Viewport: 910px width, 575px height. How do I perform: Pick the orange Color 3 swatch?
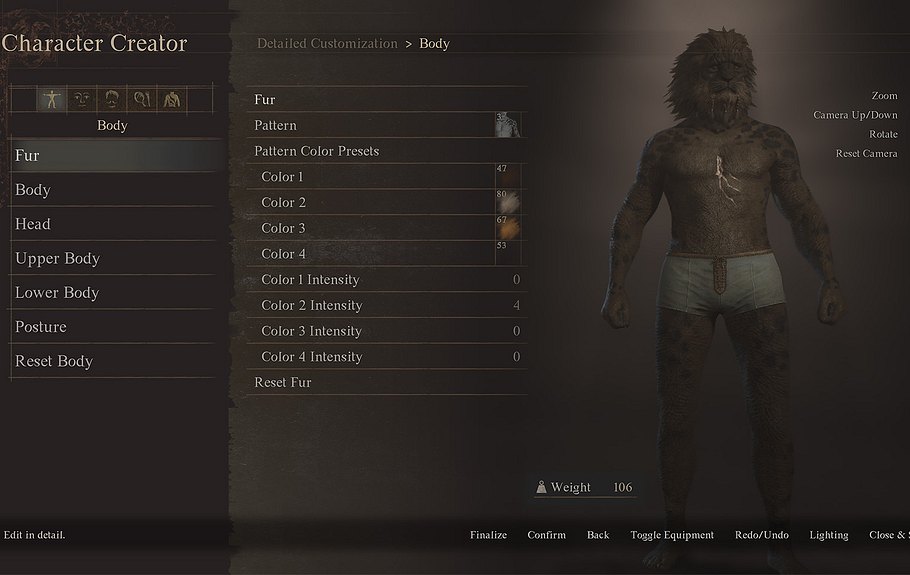point(508,229)
